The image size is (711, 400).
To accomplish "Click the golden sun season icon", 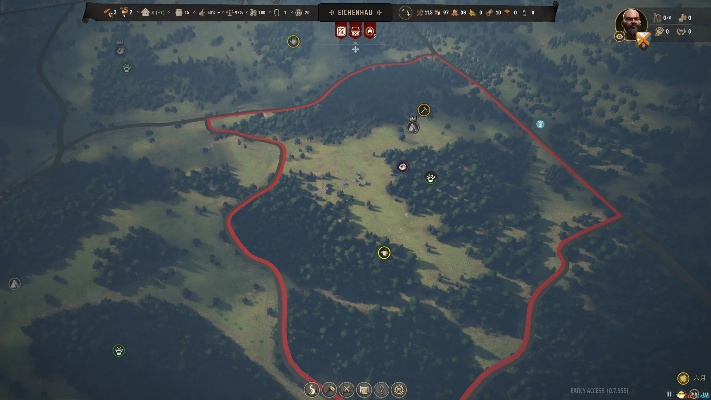I will (683, 379).
